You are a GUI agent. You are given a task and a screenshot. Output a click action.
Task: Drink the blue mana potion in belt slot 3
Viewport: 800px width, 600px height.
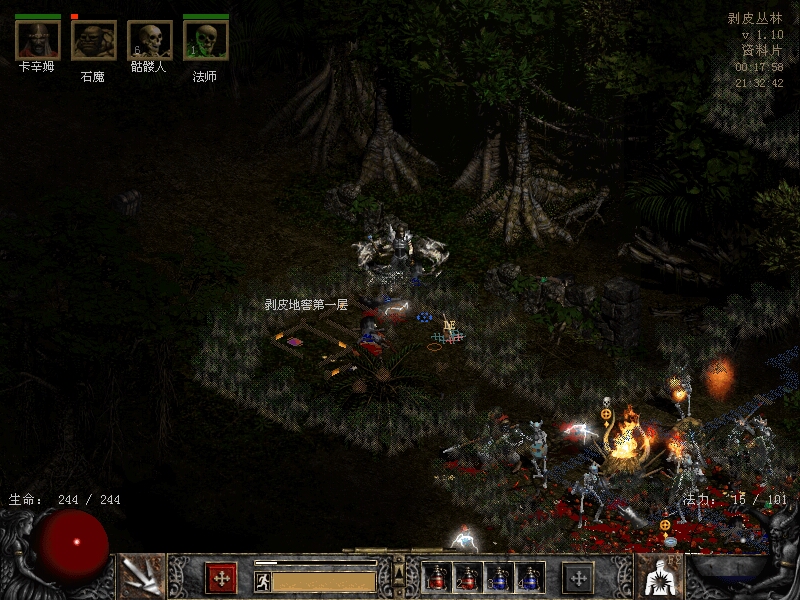coord(499,577)
